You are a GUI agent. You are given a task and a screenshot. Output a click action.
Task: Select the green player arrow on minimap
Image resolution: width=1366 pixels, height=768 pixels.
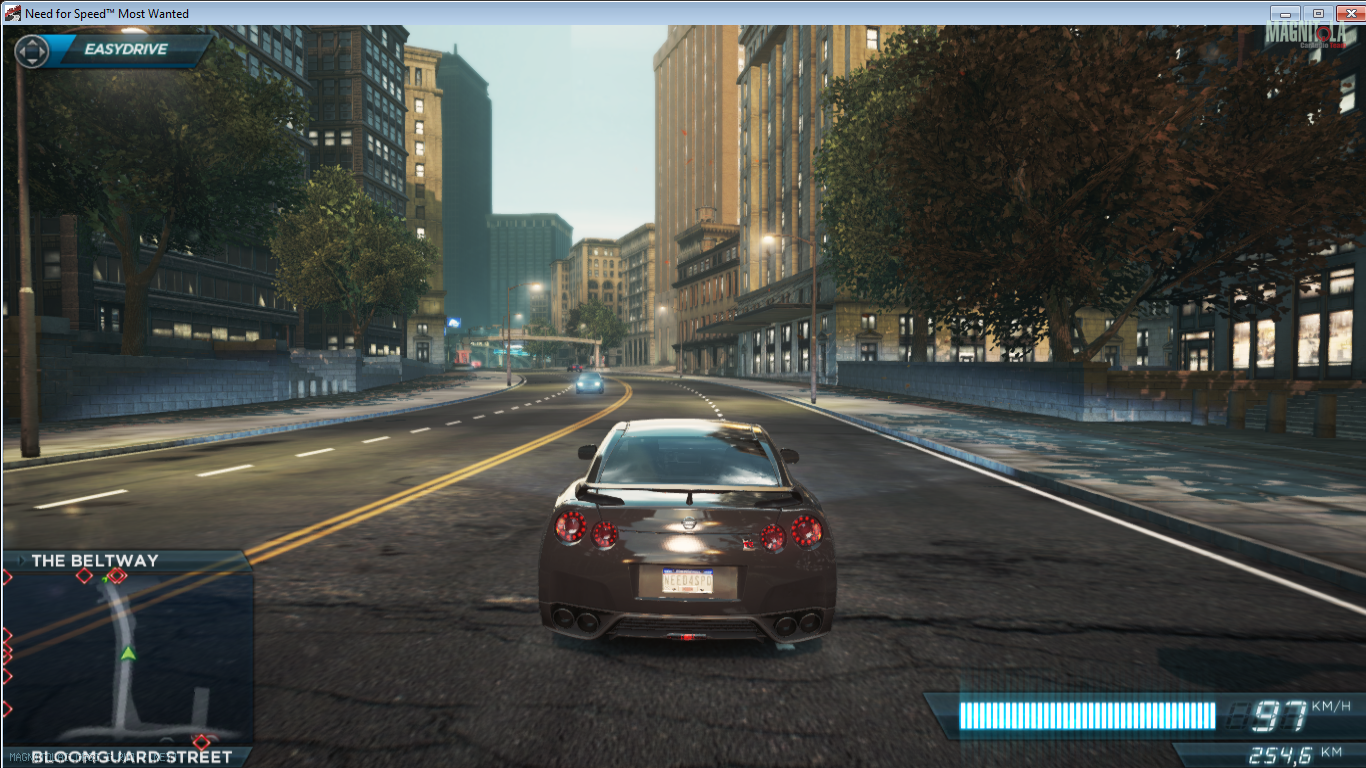click(128, 653)
